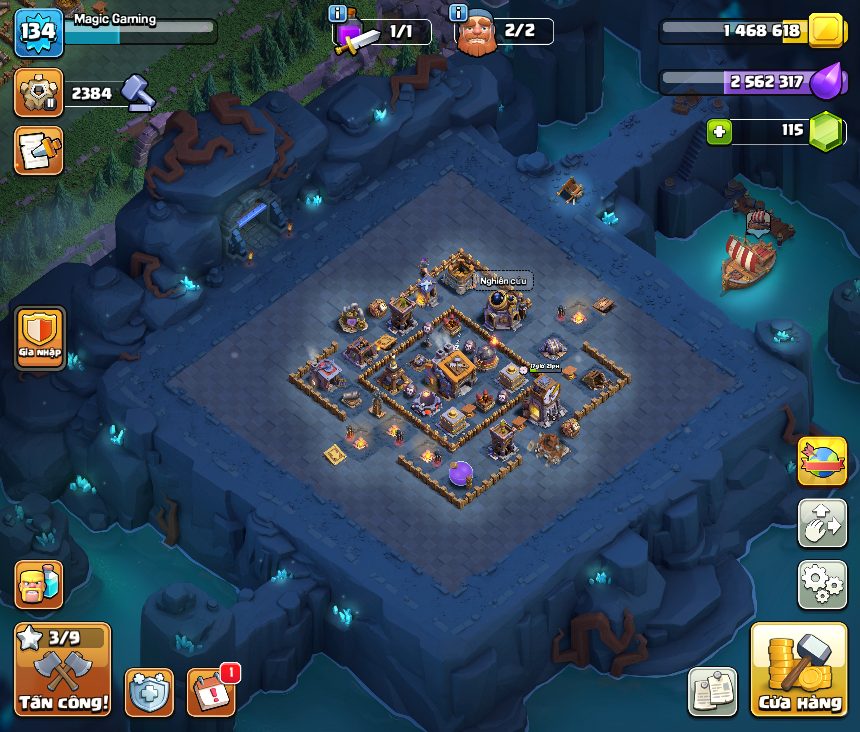Toggle the layout editor hand button
860x732 pixels.
point(821,523)
